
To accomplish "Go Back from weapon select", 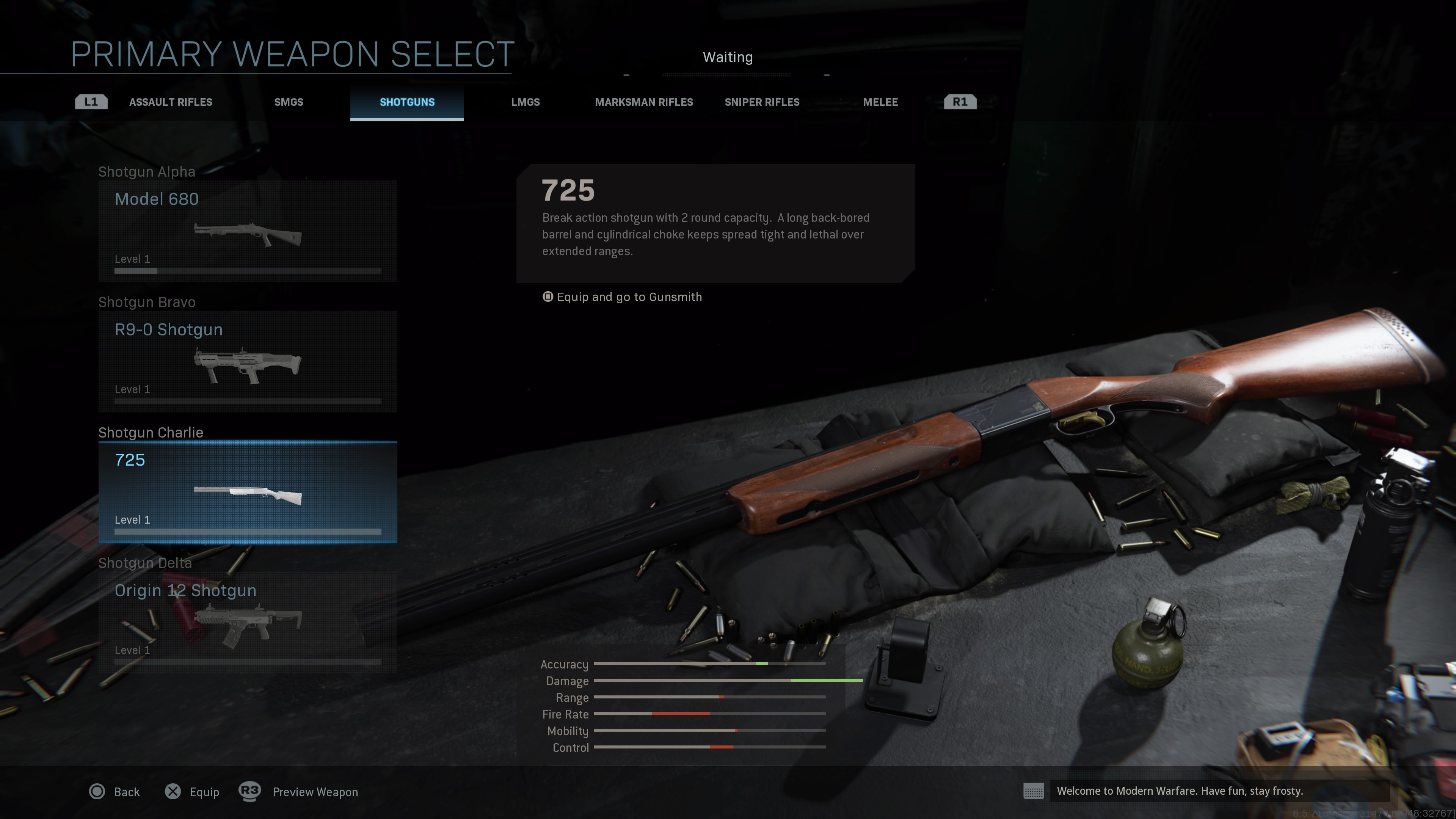I will pos(115,792).
